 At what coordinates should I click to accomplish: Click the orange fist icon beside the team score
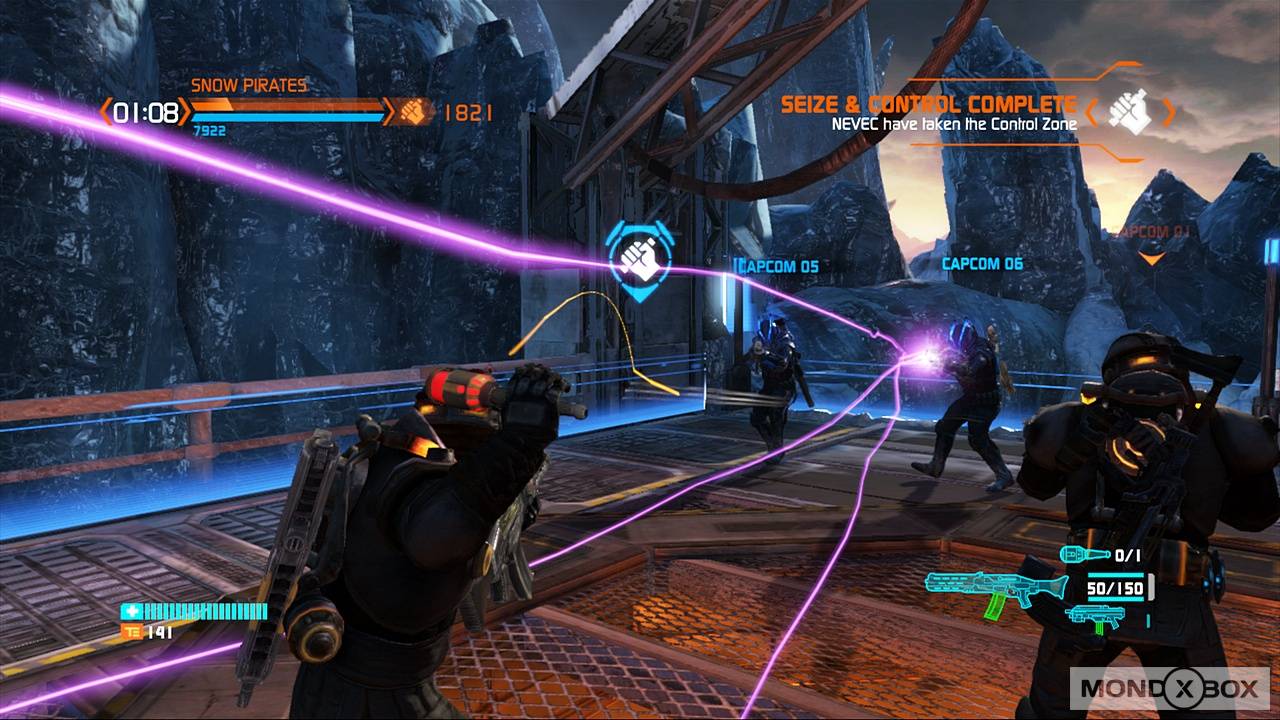coord(411,111)
